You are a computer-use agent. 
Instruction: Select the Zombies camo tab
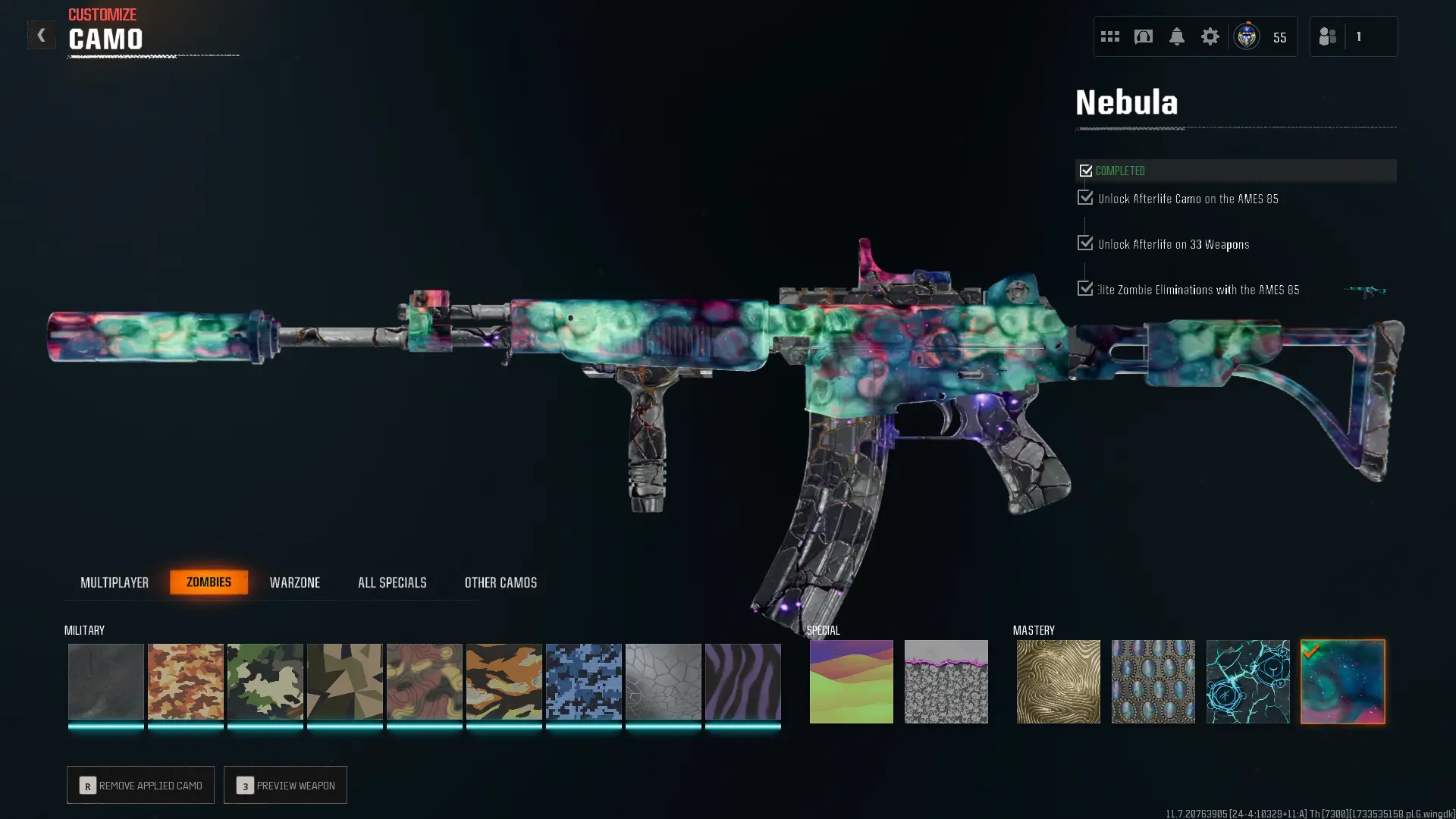tap(209, 582)
